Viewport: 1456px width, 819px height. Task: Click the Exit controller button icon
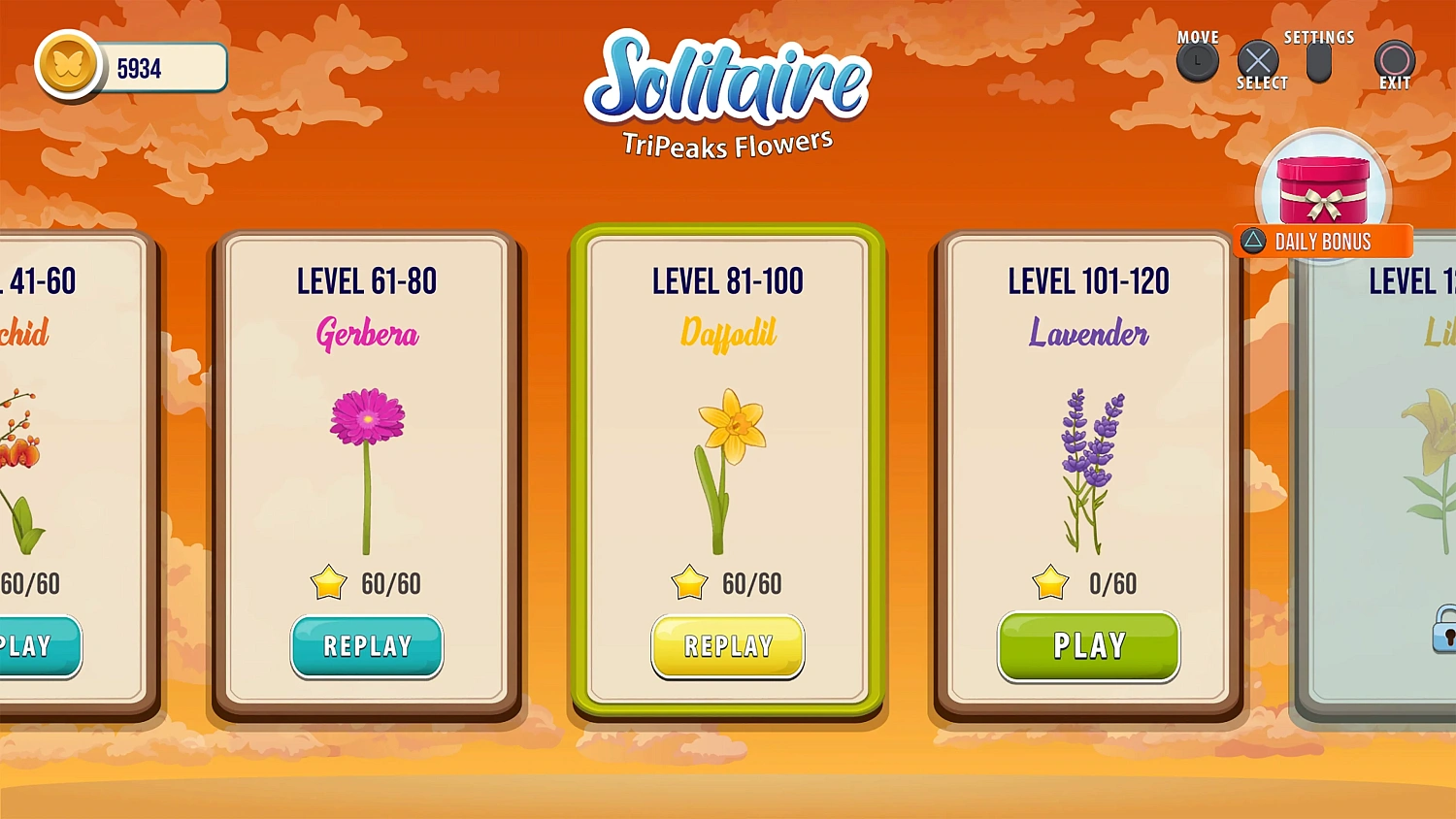[1394, 63]
